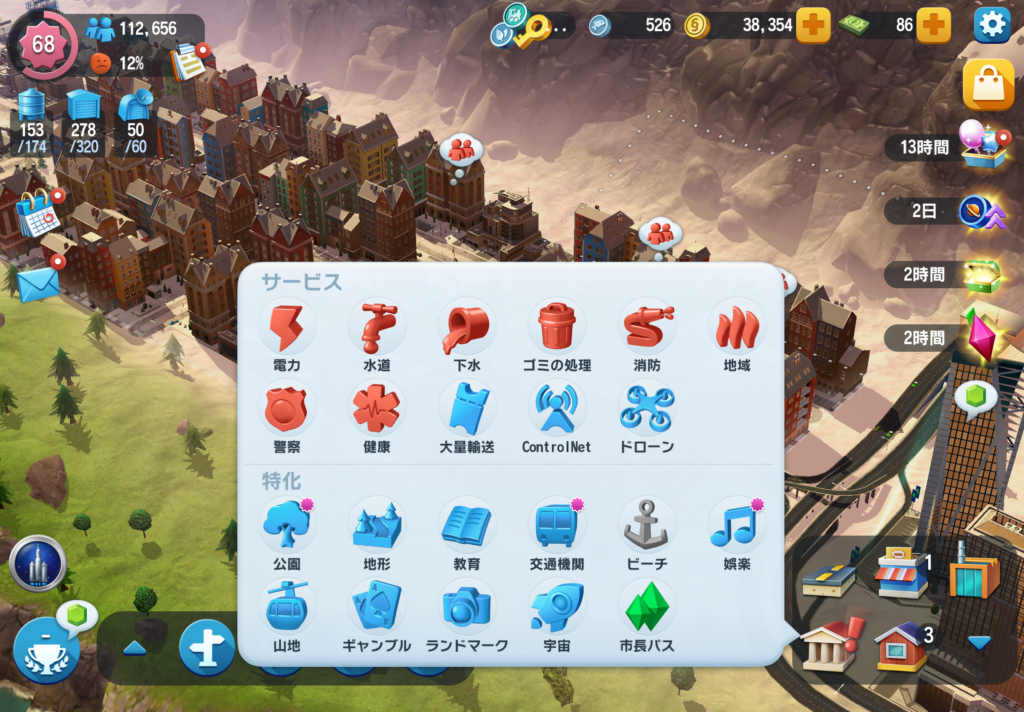This screenshot has height=712, width=1024.
Task: Open the ControlNet service category
Action: (x=557, y=409)
